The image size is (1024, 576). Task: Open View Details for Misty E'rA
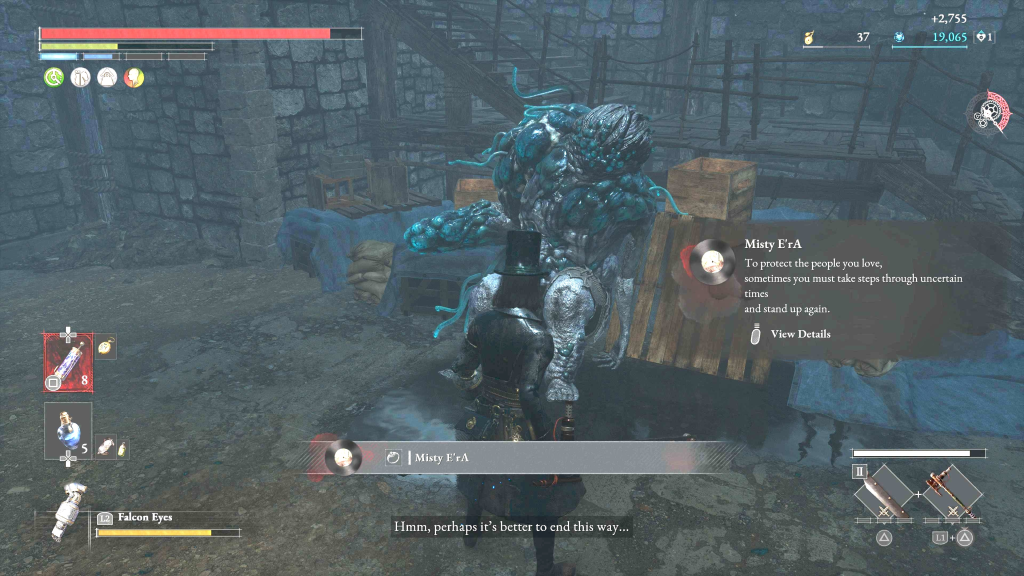[x=799, y=334]
